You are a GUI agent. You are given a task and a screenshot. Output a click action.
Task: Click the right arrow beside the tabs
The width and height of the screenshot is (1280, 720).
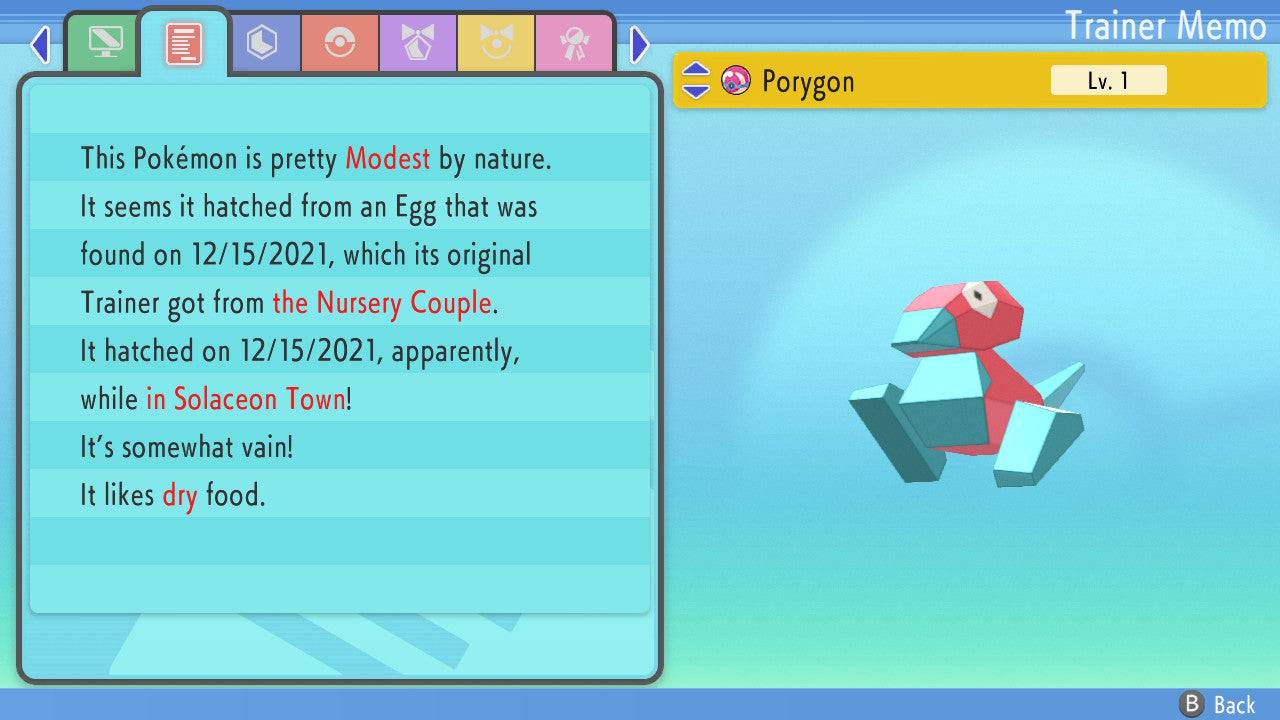(640, 44)
